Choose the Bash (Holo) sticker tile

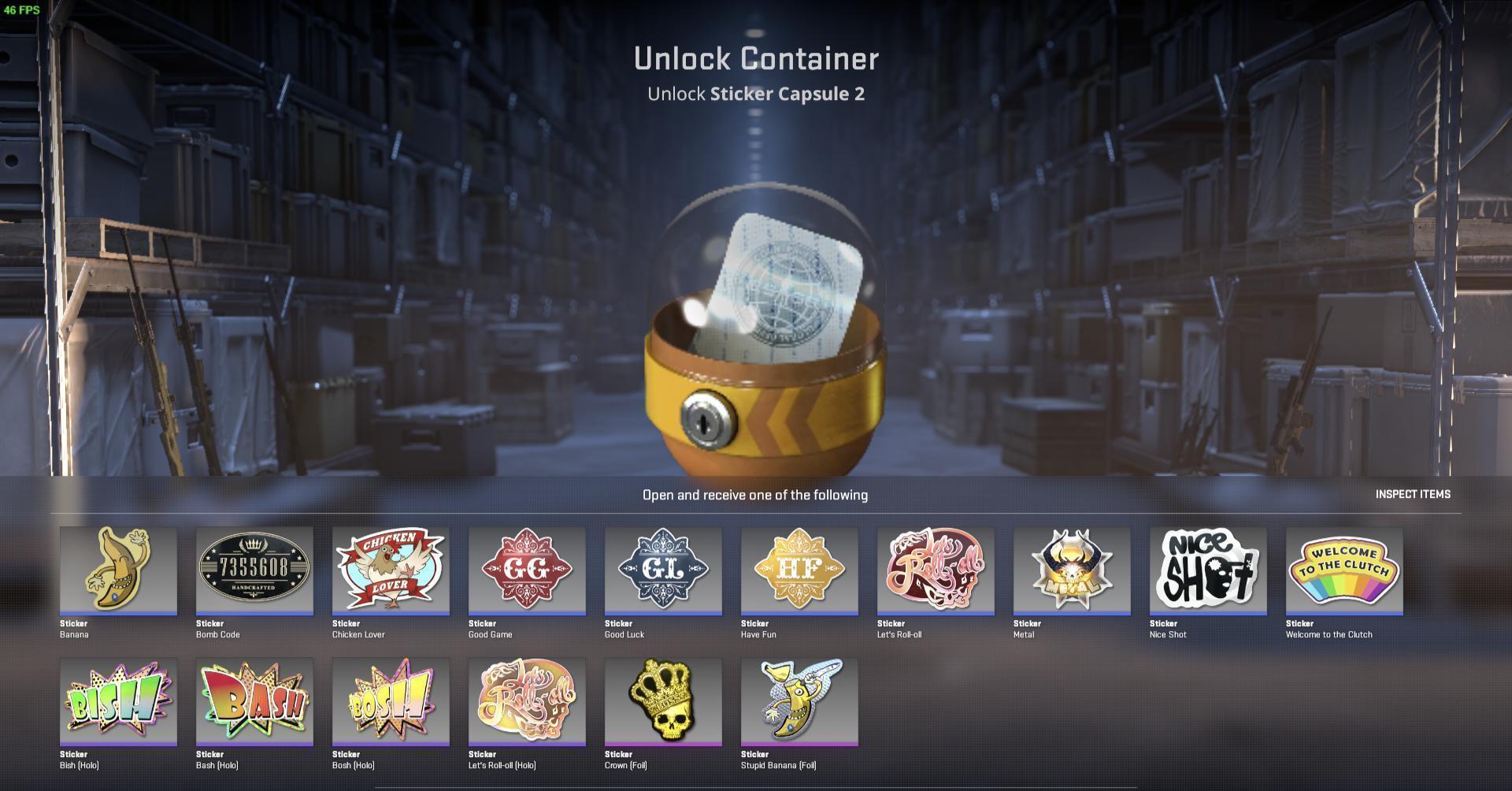click(254, 700)
